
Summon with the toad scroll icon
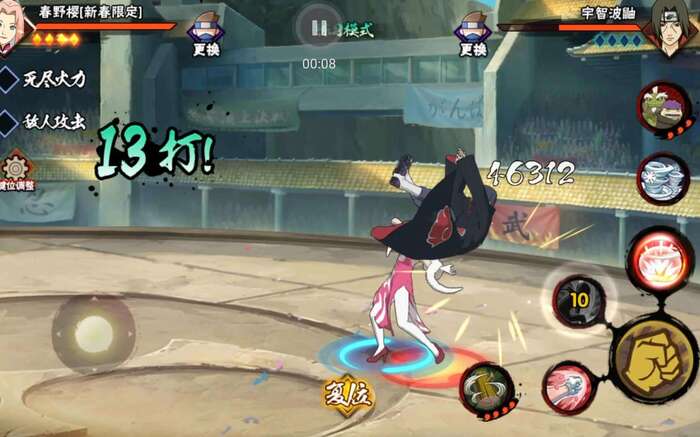[662, 108]
